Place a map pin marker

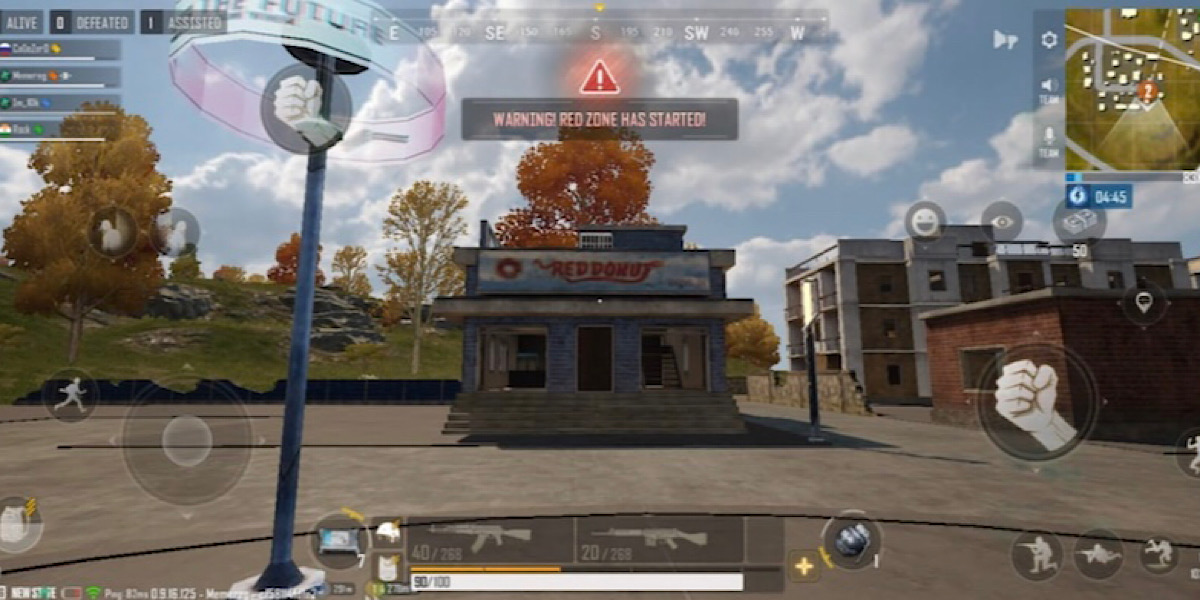point(1144,303)
